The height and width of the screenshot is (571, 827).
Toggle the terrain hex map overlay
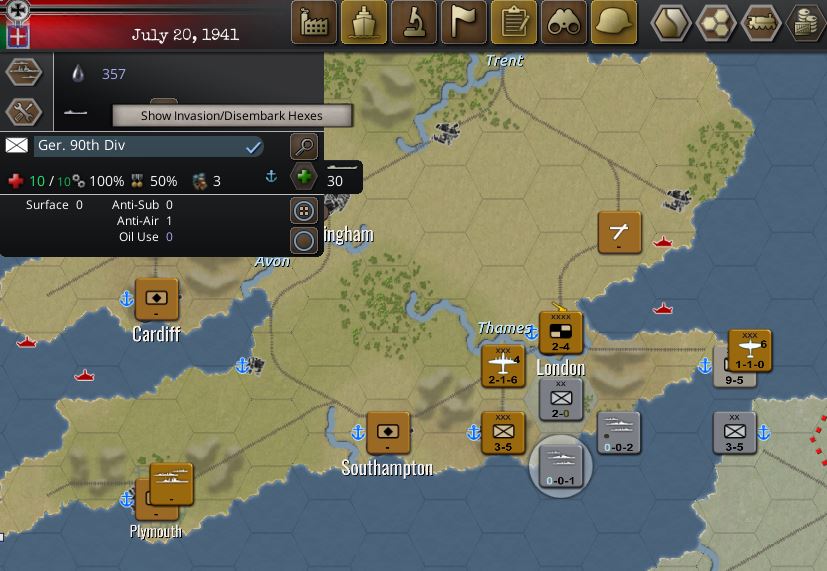671,22
